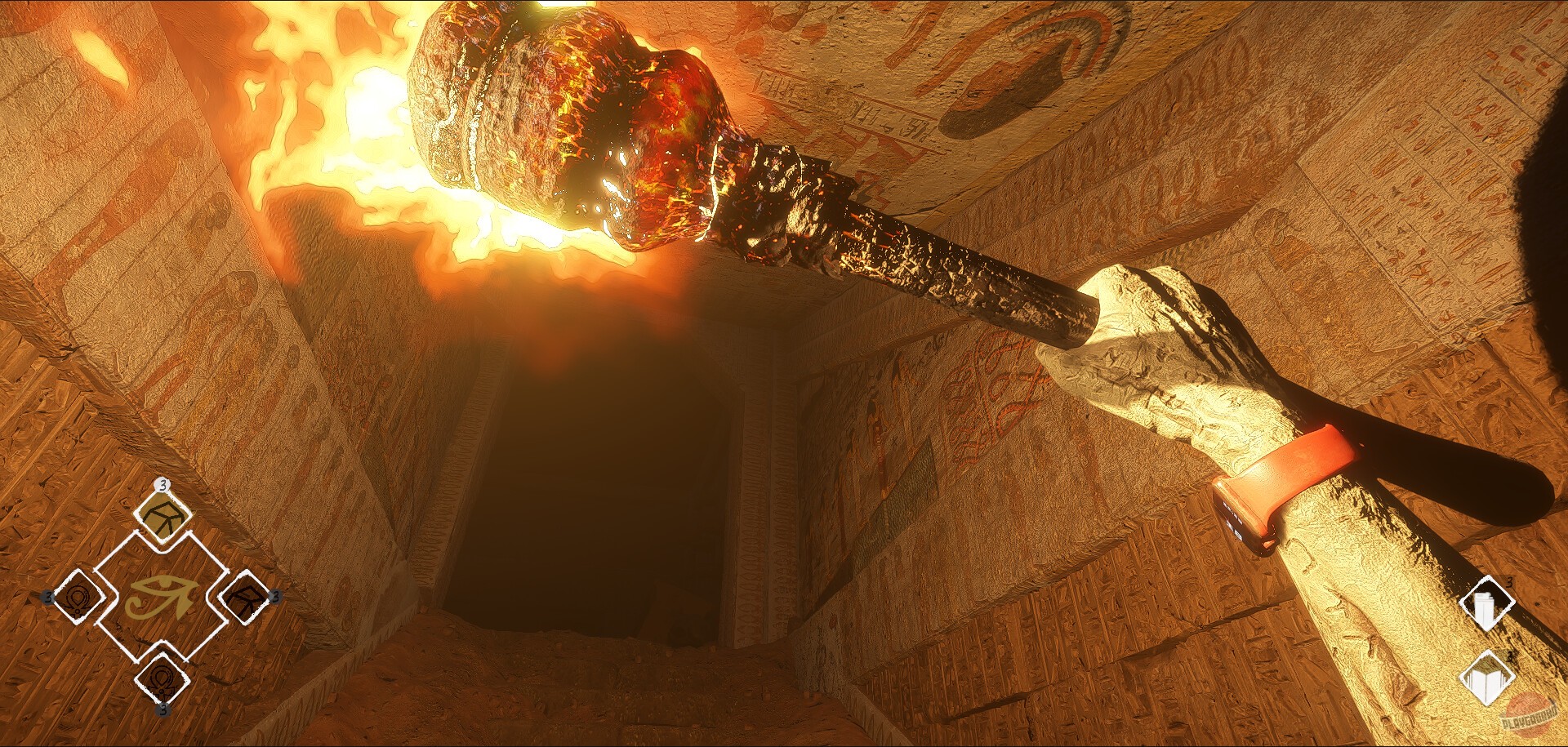Select the lighter item icon bottom right

click(1486, 602)
